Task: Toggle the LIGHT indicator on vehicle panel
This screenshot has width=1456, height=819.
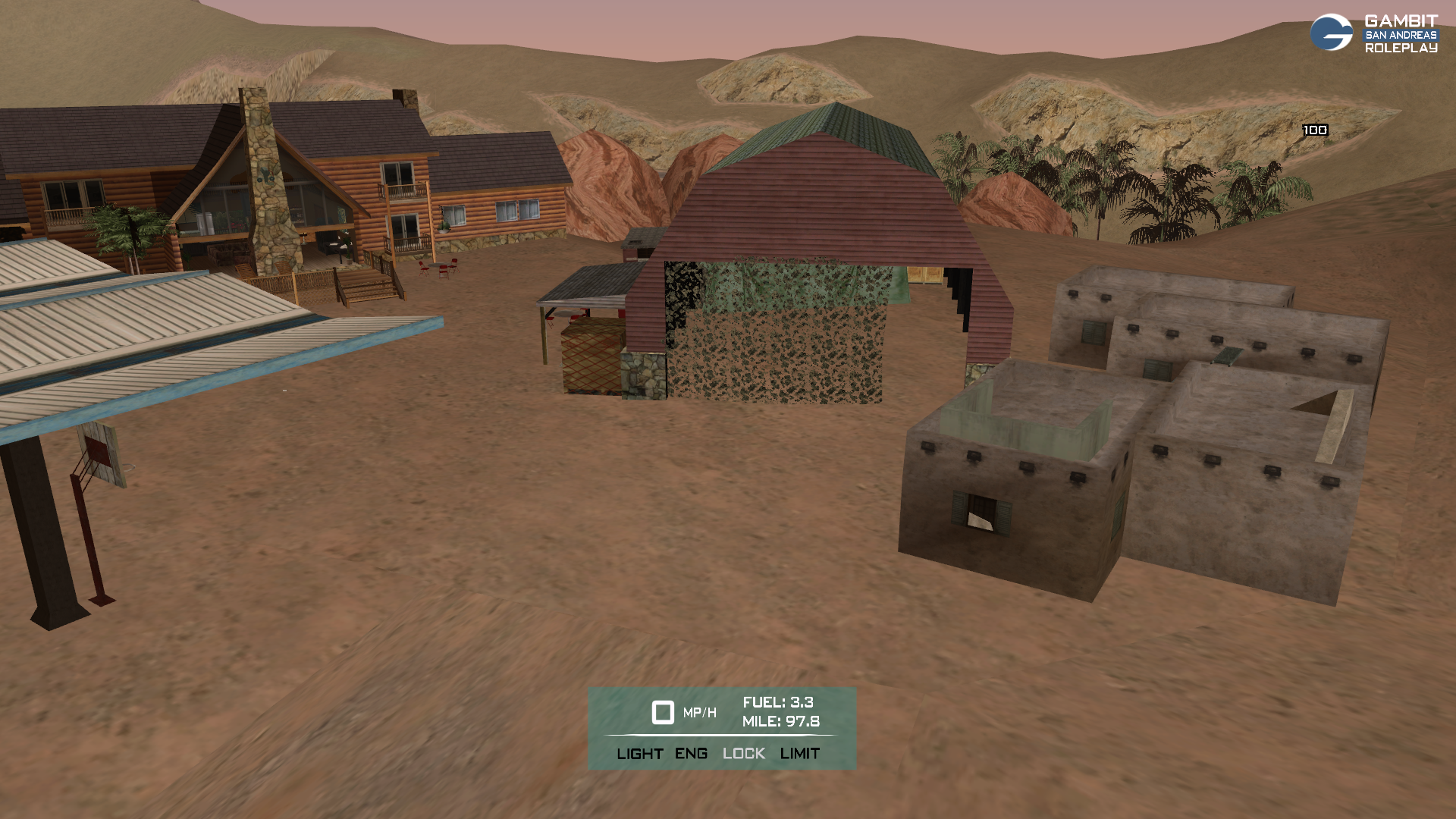Action: pos(639,754)
